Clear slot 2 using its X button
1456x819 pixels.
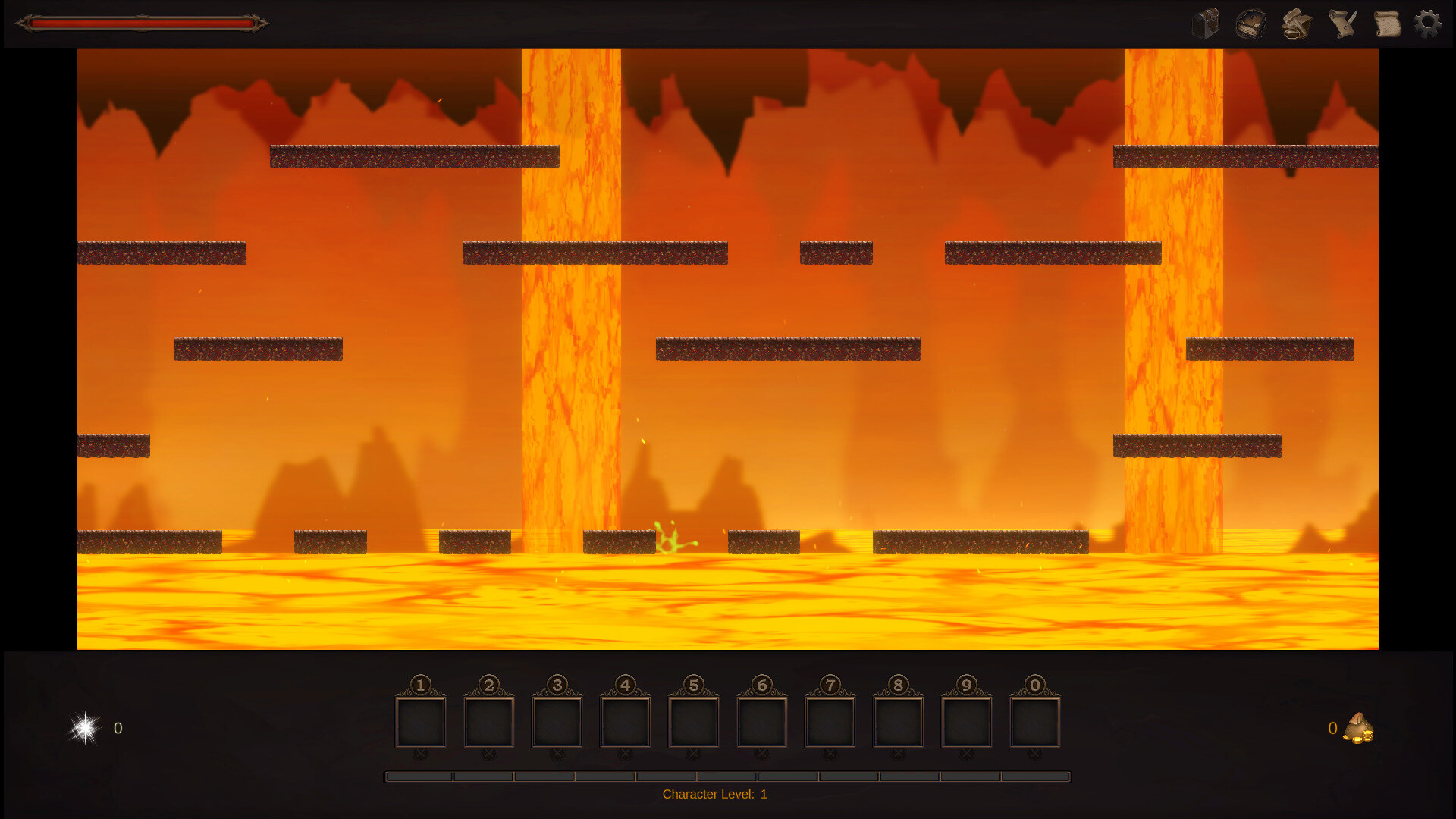[488, 753]
